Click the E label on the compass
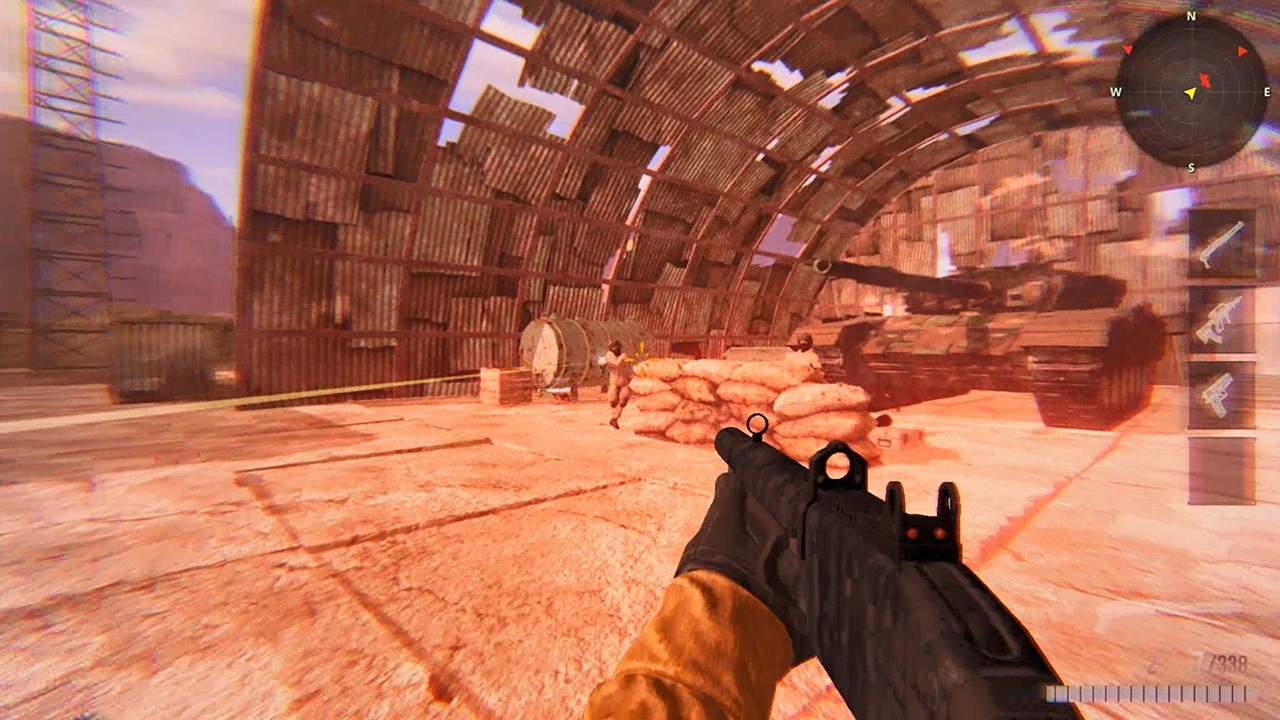The height and width of the screenshot is (720, 1280). (1266, 91)
